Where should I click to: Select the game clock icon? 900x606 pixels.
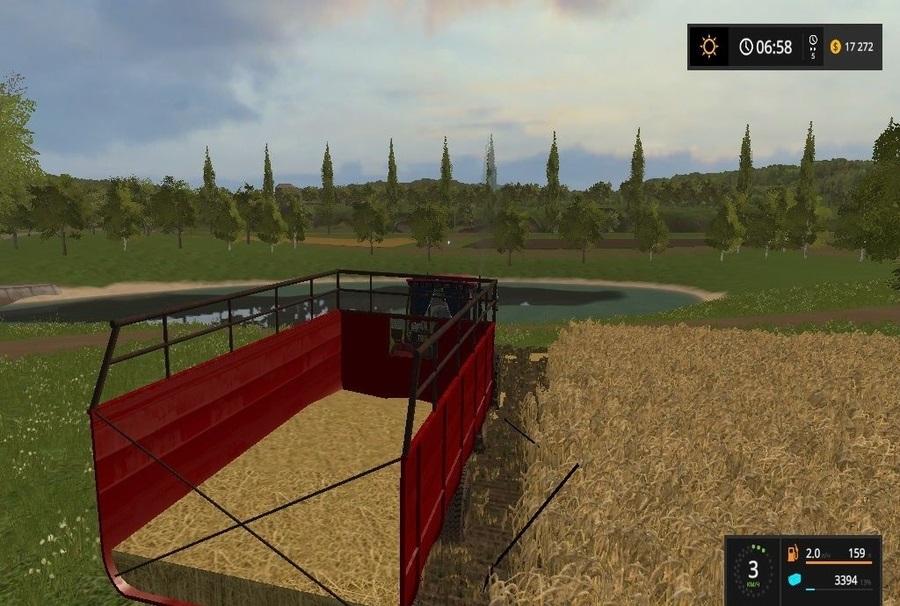(x=746, y=47)
